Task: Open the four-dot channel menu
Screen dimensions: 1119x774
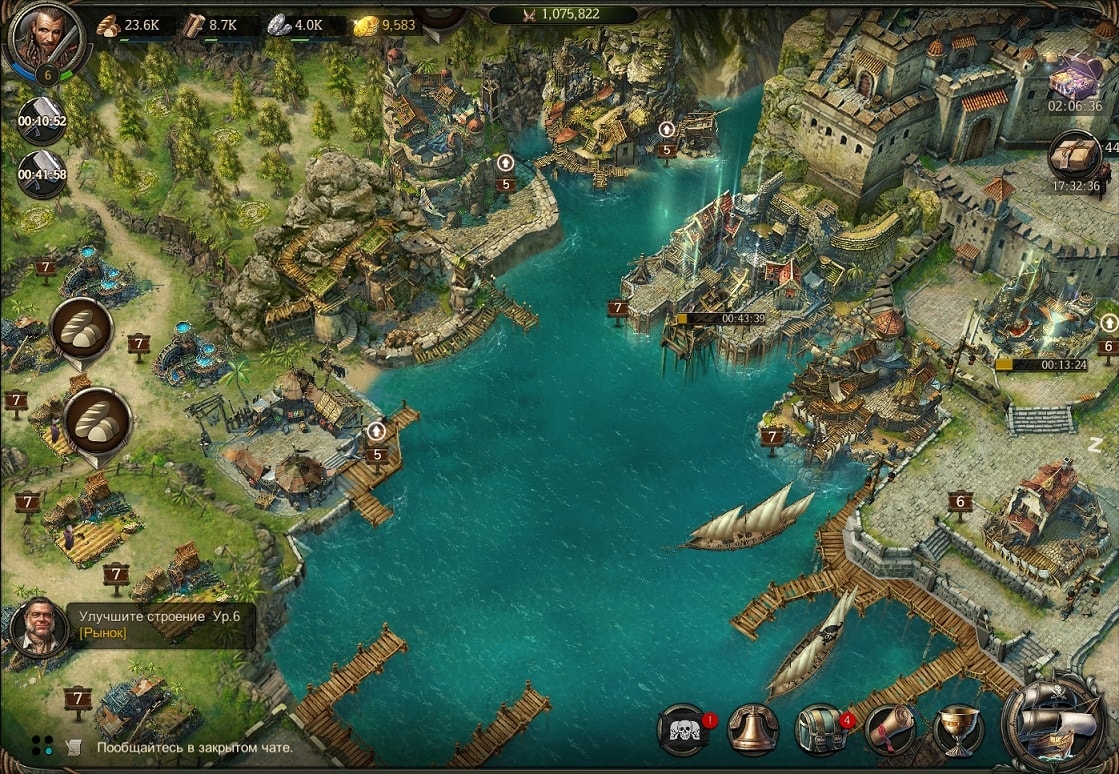Action: pyautogui.click(x=42, y=745)
